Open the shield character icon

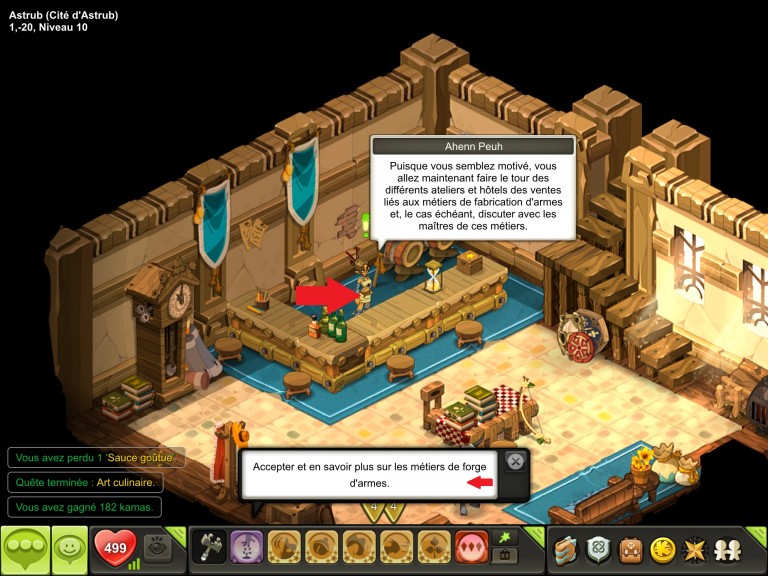point(601,548)
